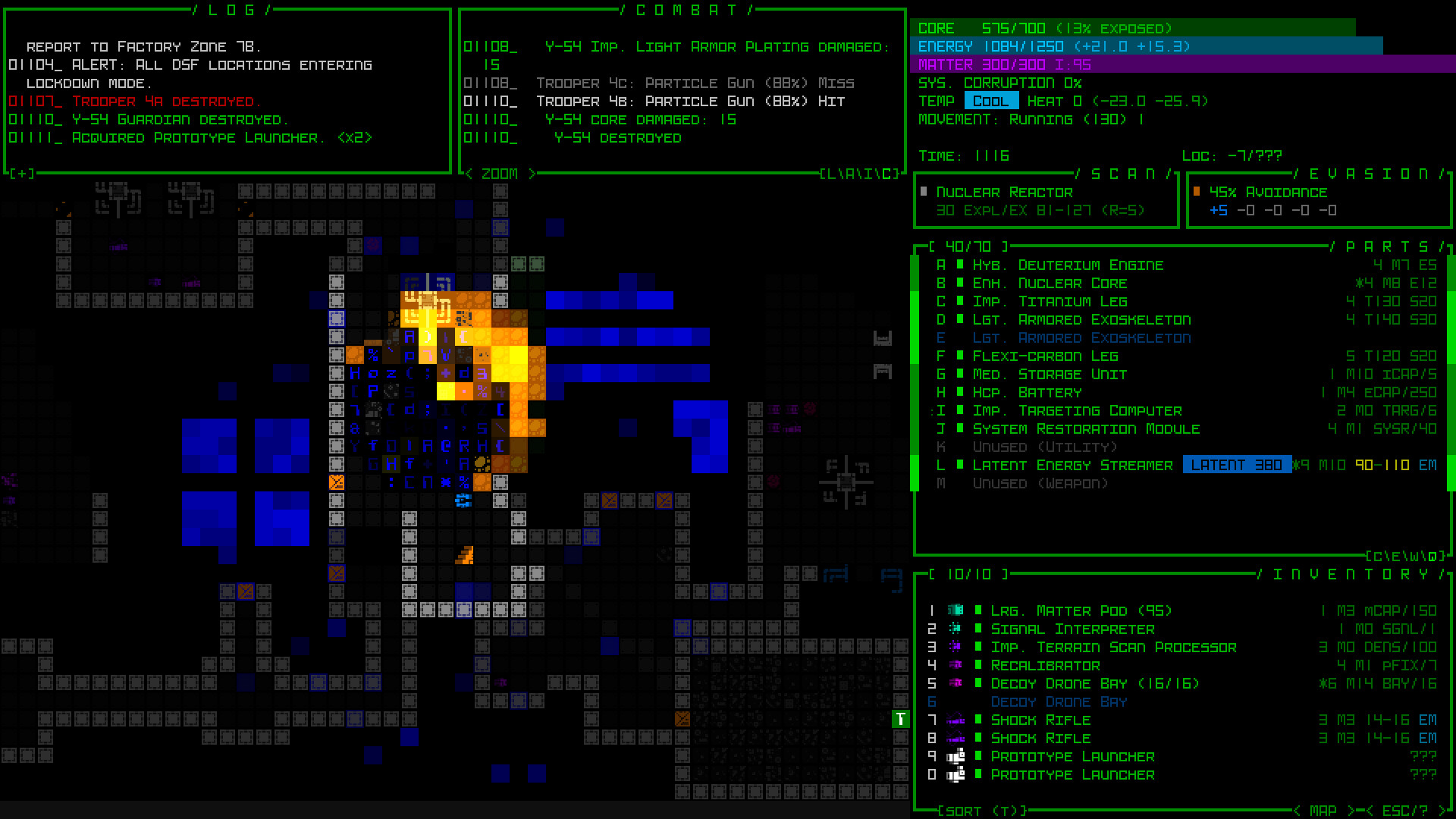Select the W sort mode in the Parts panel header
Viewport: 1456px width, 819px height.
(x=1414, y=556)
